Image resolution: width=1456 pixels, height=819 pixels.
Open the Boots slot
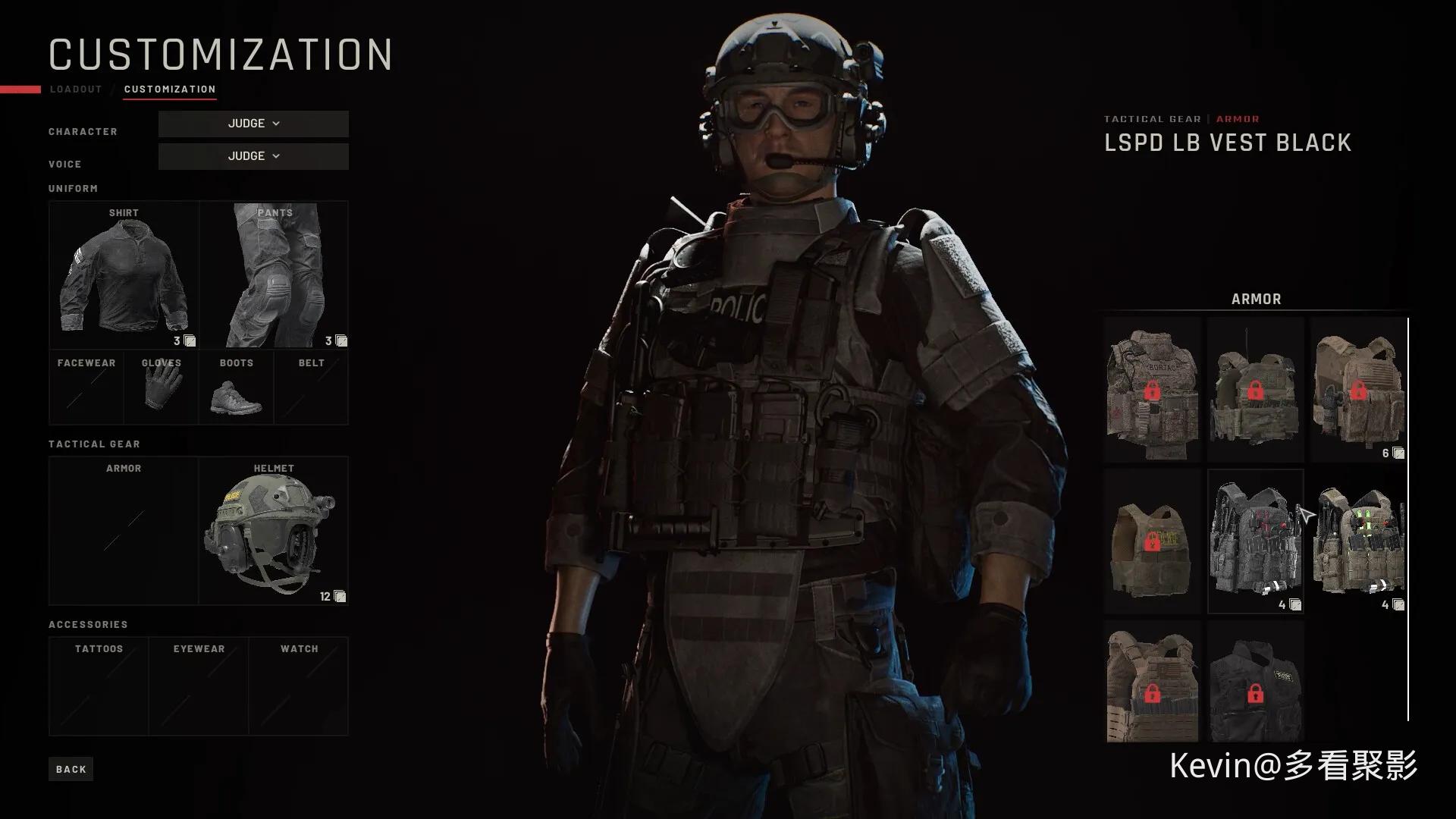pyautogui.click(x=236, y=388)
